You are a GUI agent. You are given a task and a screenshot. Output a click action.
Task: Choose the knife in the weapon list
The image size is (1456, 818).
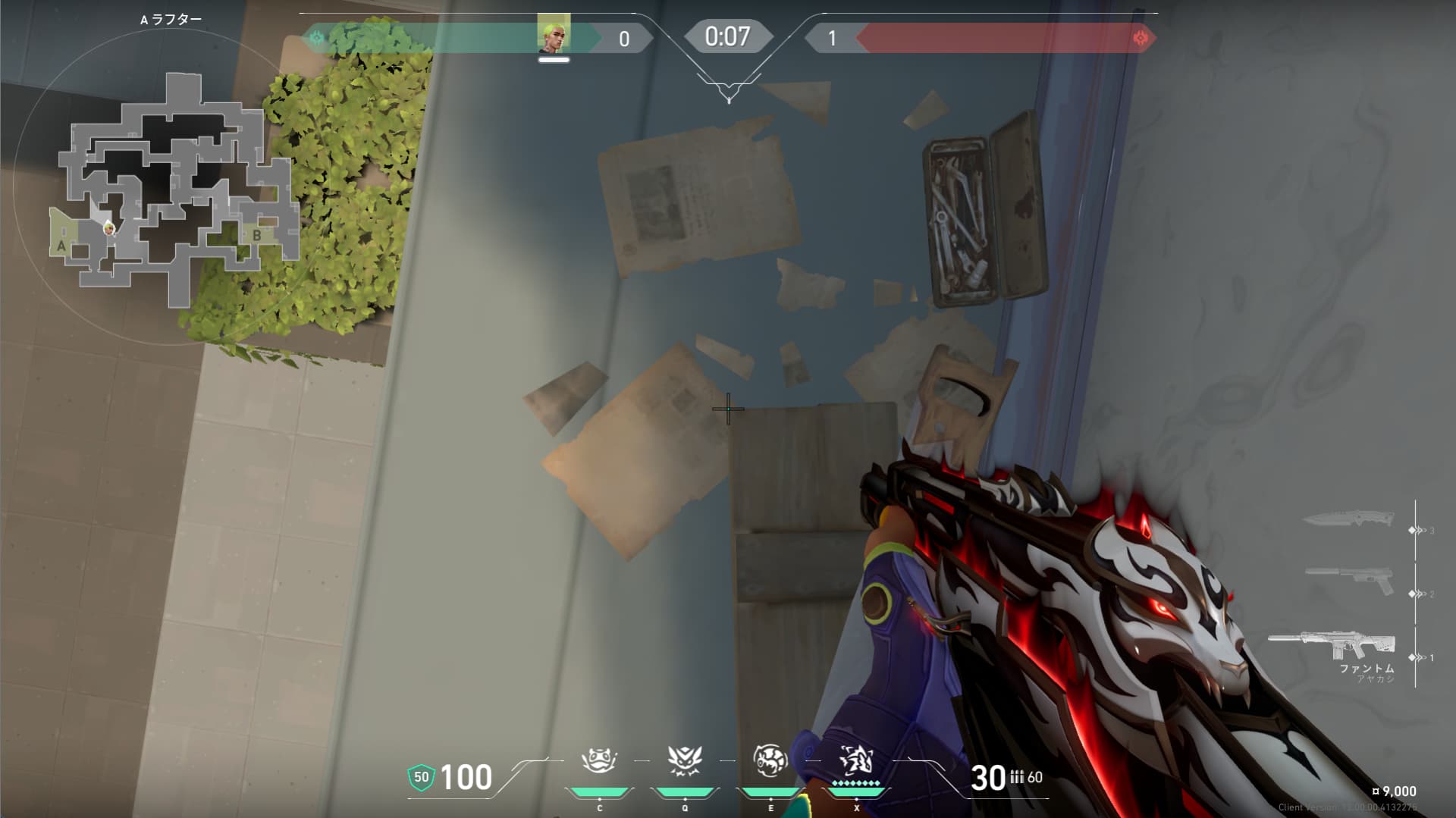coord(1348,520)
